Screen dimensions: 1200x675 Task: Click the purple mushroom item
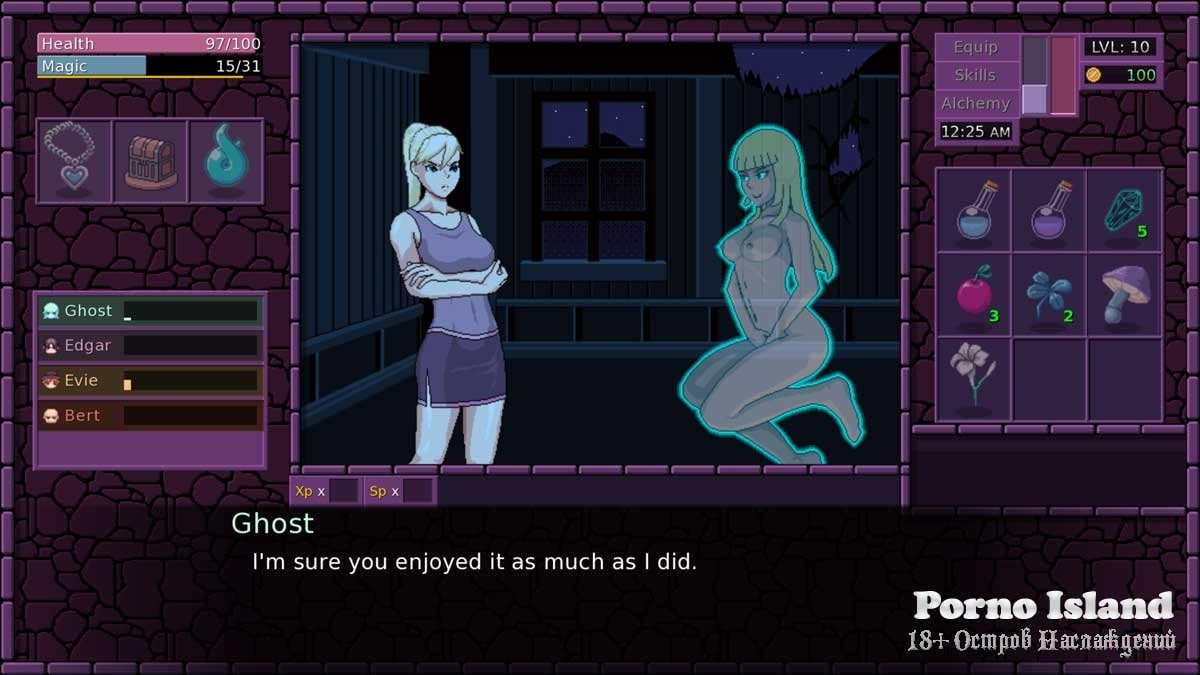[x=1125, y=295]
